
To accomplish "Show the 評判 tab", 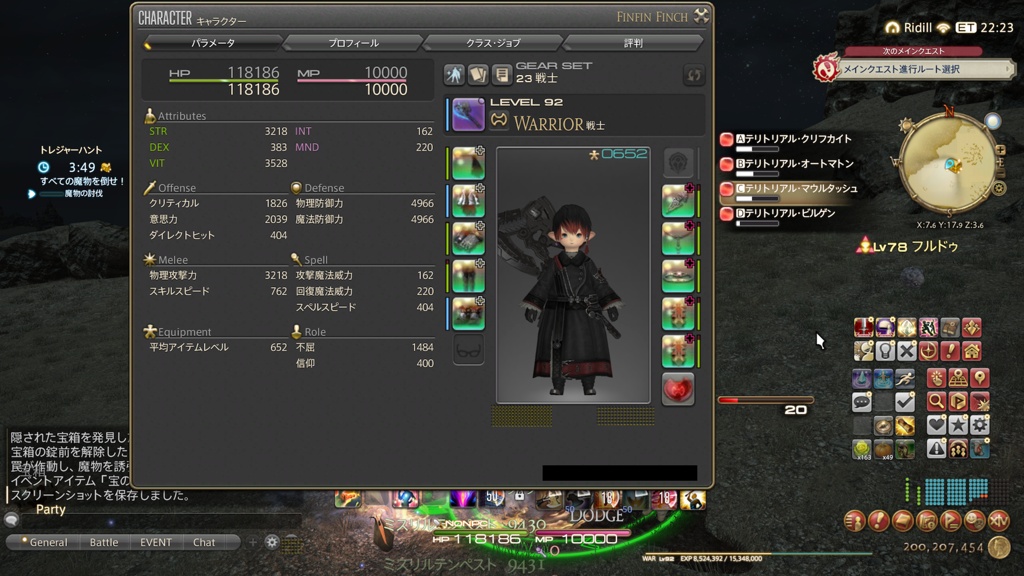I will point(633,43).
